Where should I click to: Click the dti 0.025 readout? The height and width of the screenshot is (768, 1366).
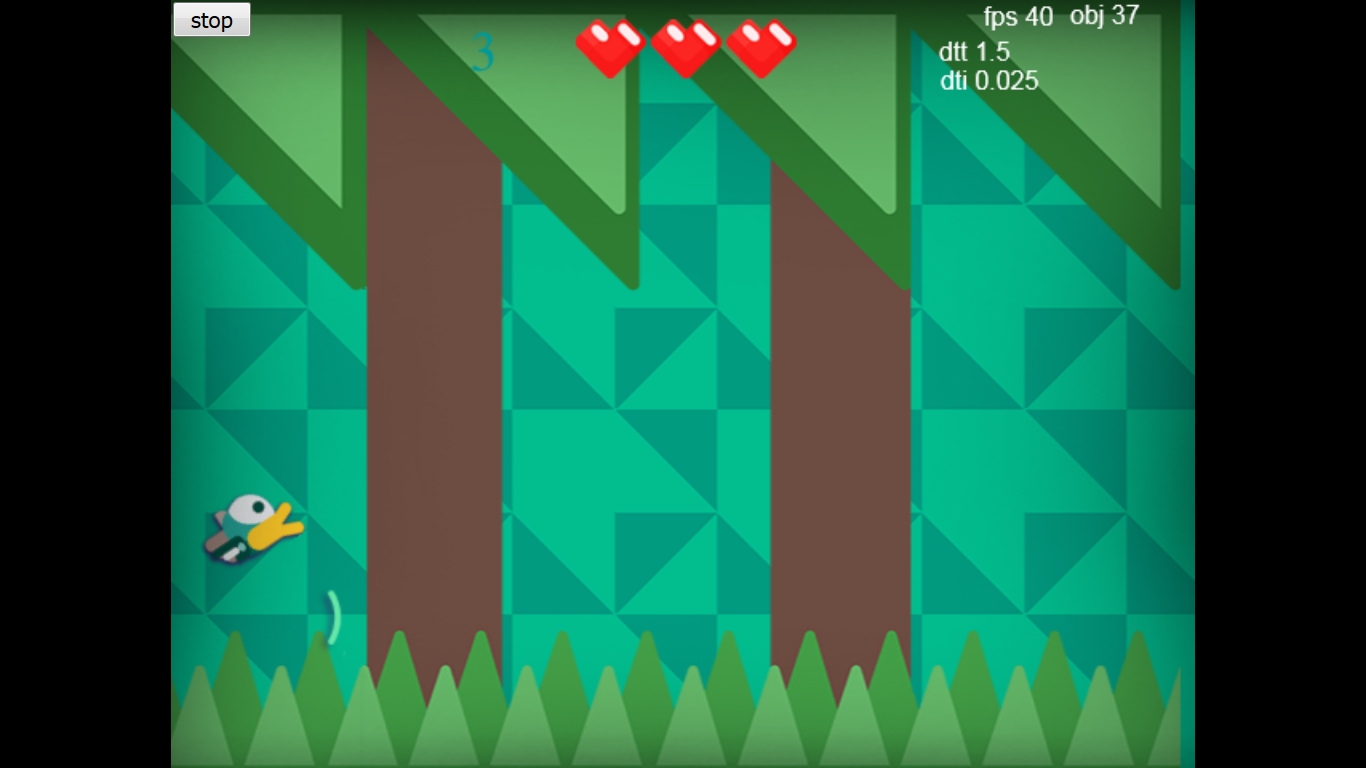click(988, 81)
